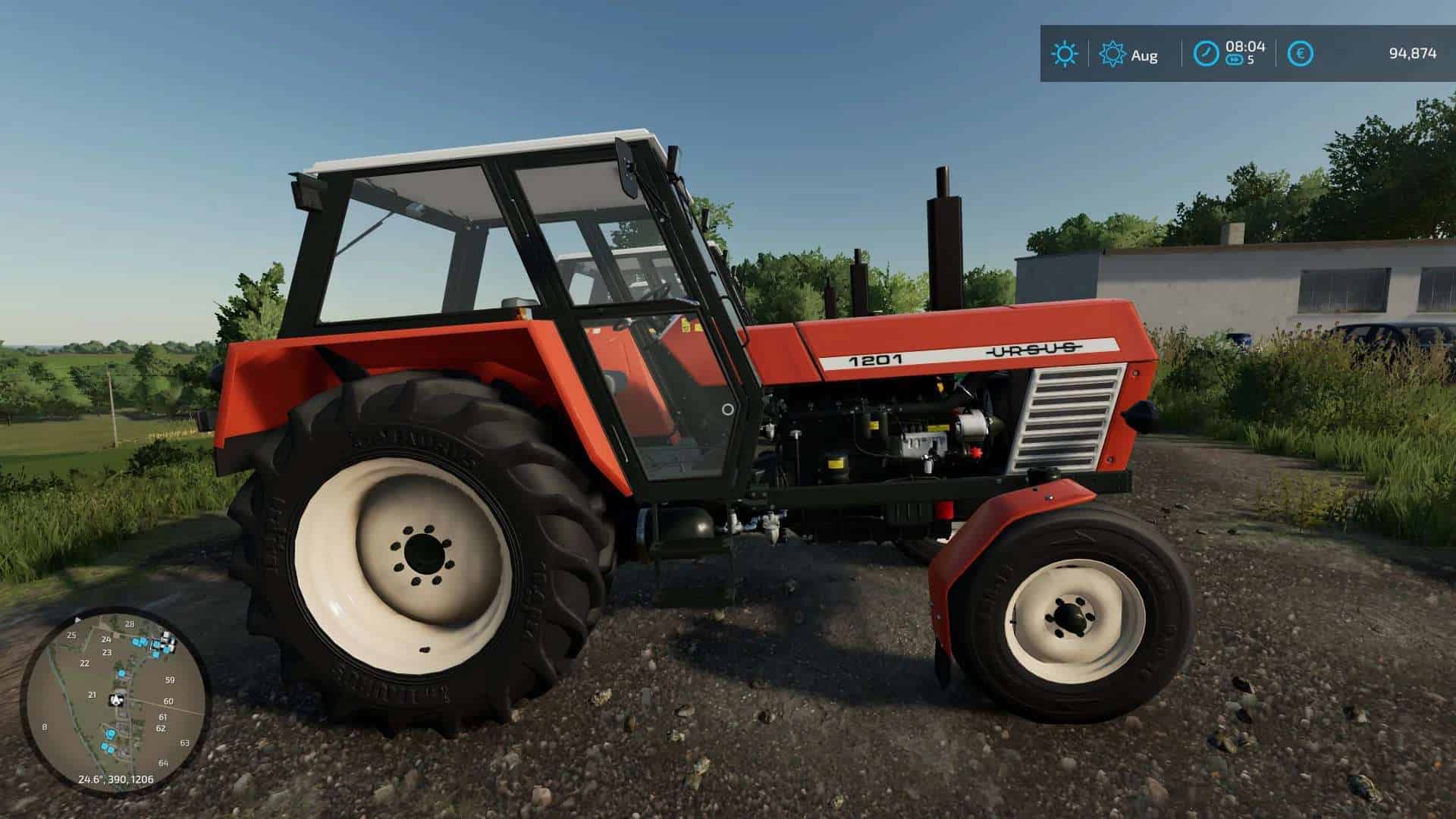Open the finances via the euro icon
Screen dimensions: 1456x819
1301,52
